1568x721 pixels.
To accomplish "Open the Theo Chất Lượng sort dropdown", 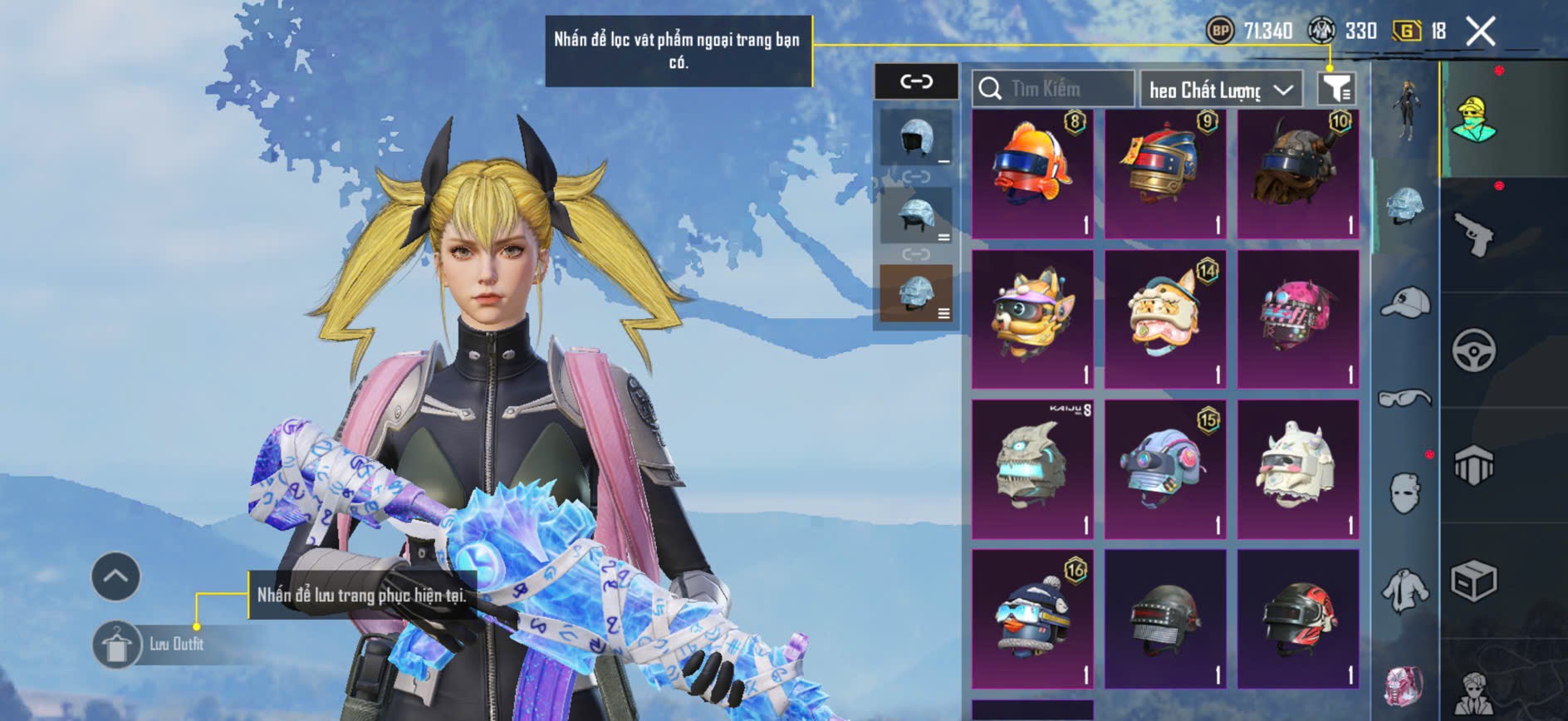I will [1220, 89].
